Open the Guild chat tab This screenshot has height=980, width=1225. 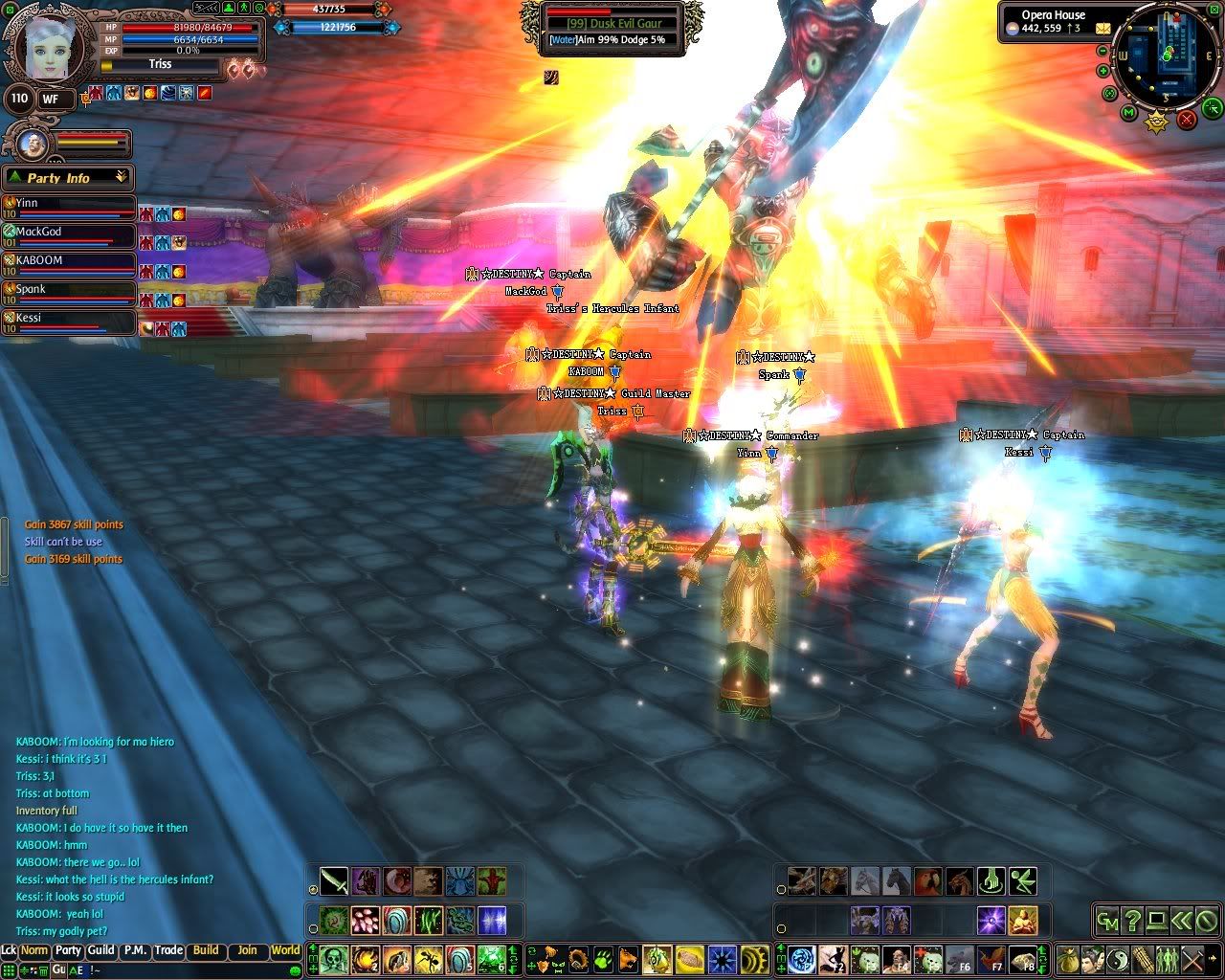pyautogui.click(x=100, y=950)
